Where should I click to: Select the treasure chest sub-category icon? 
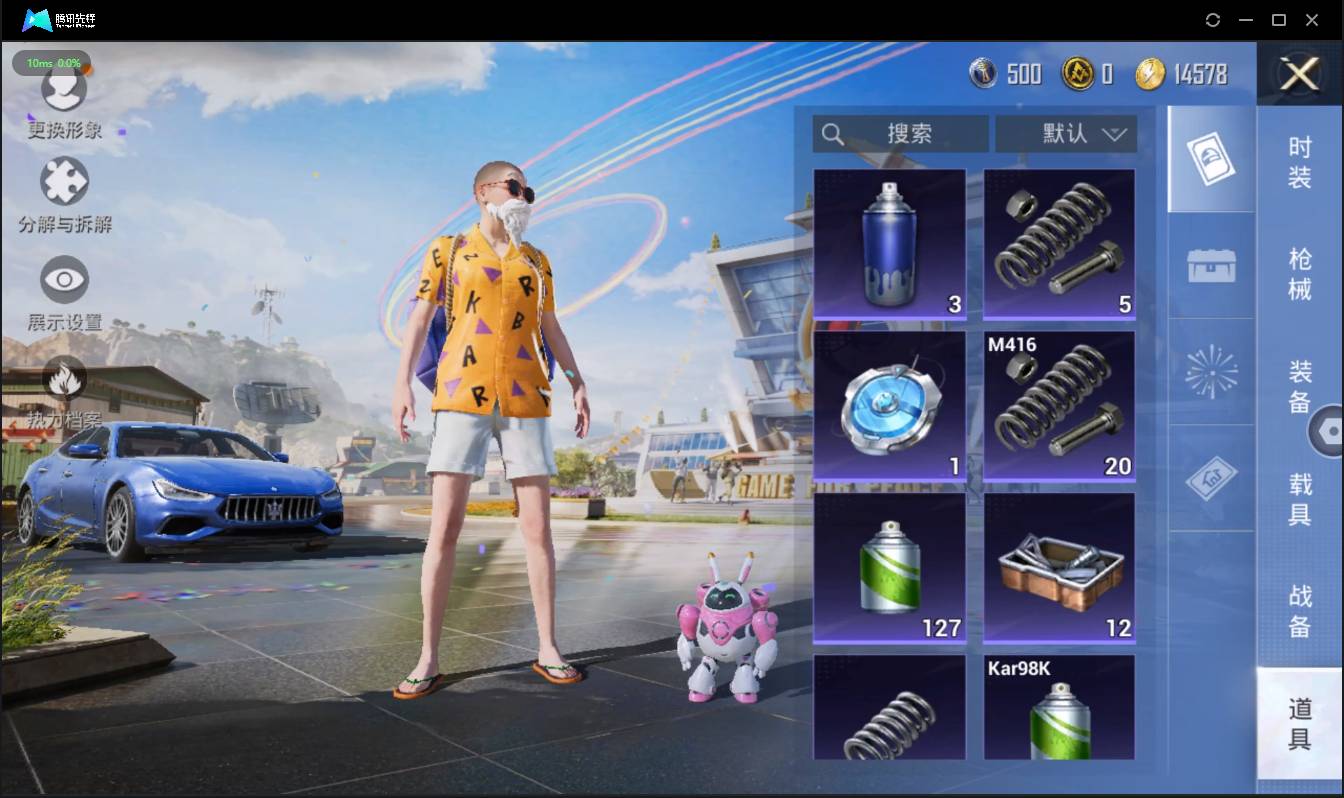[x=1211, y=266]
